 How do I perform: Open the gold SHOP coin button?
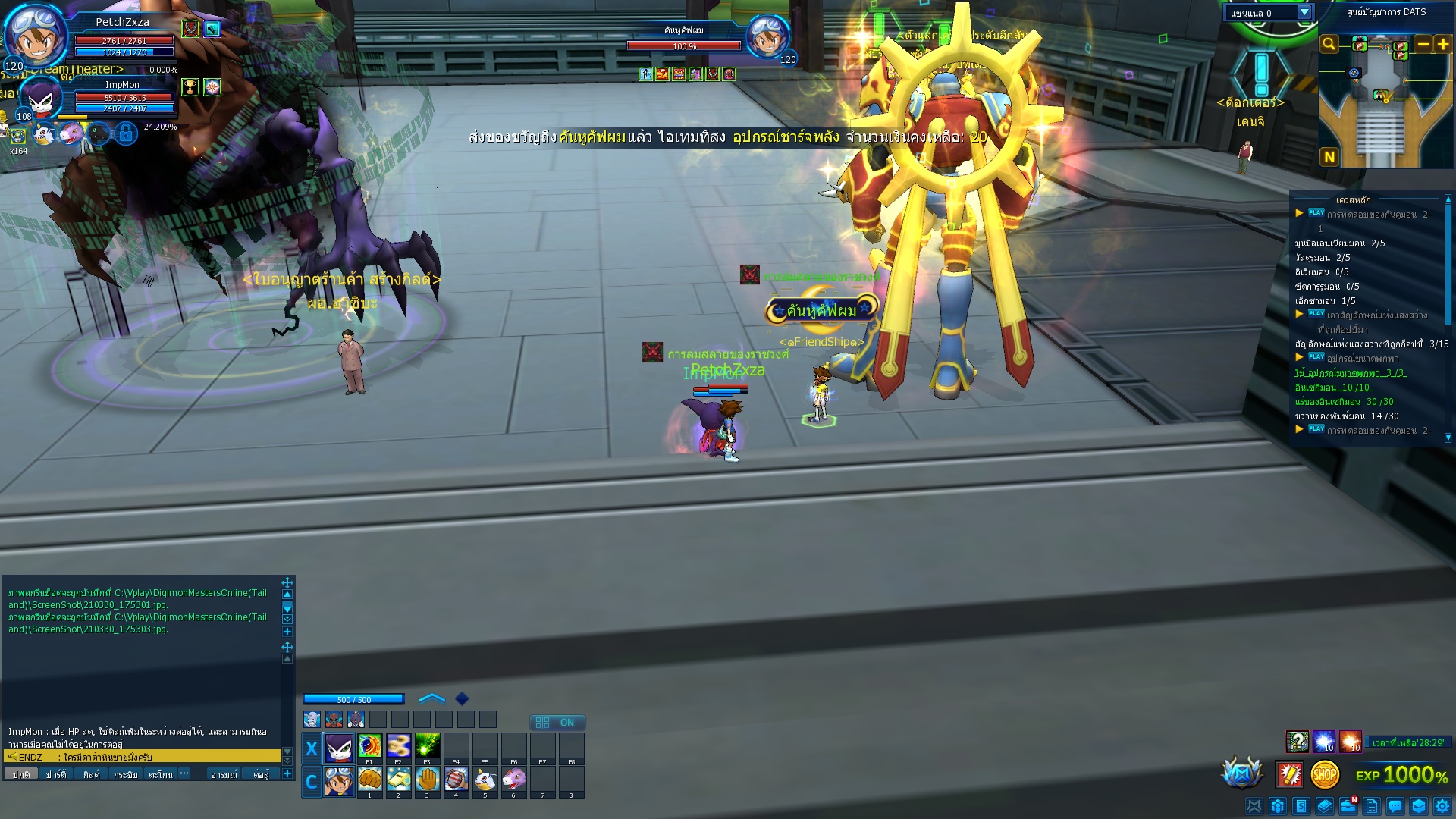pos(1324,774)
